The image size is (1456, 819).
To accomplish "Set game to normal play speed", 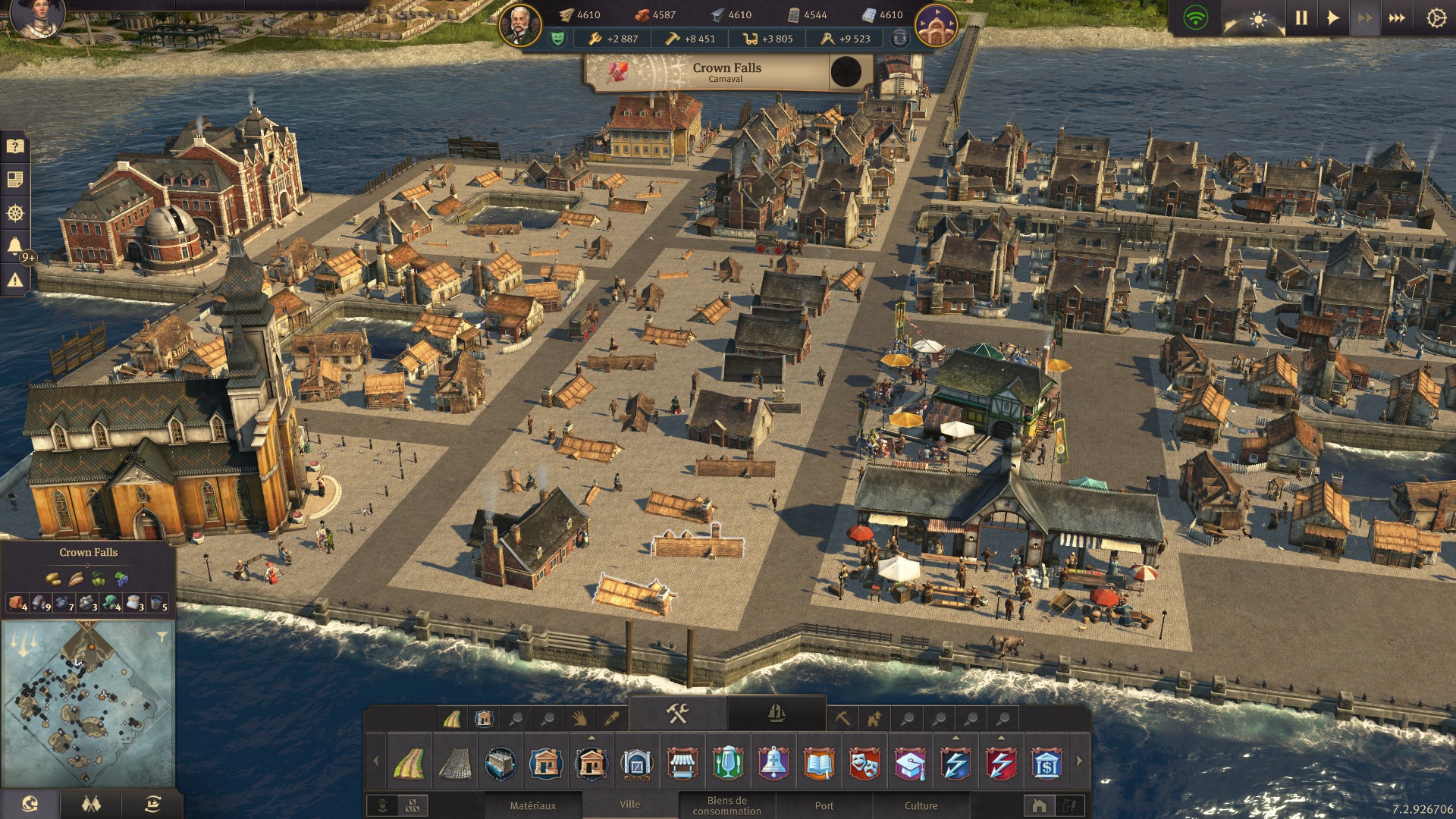I will click(x=1333, y=18).
